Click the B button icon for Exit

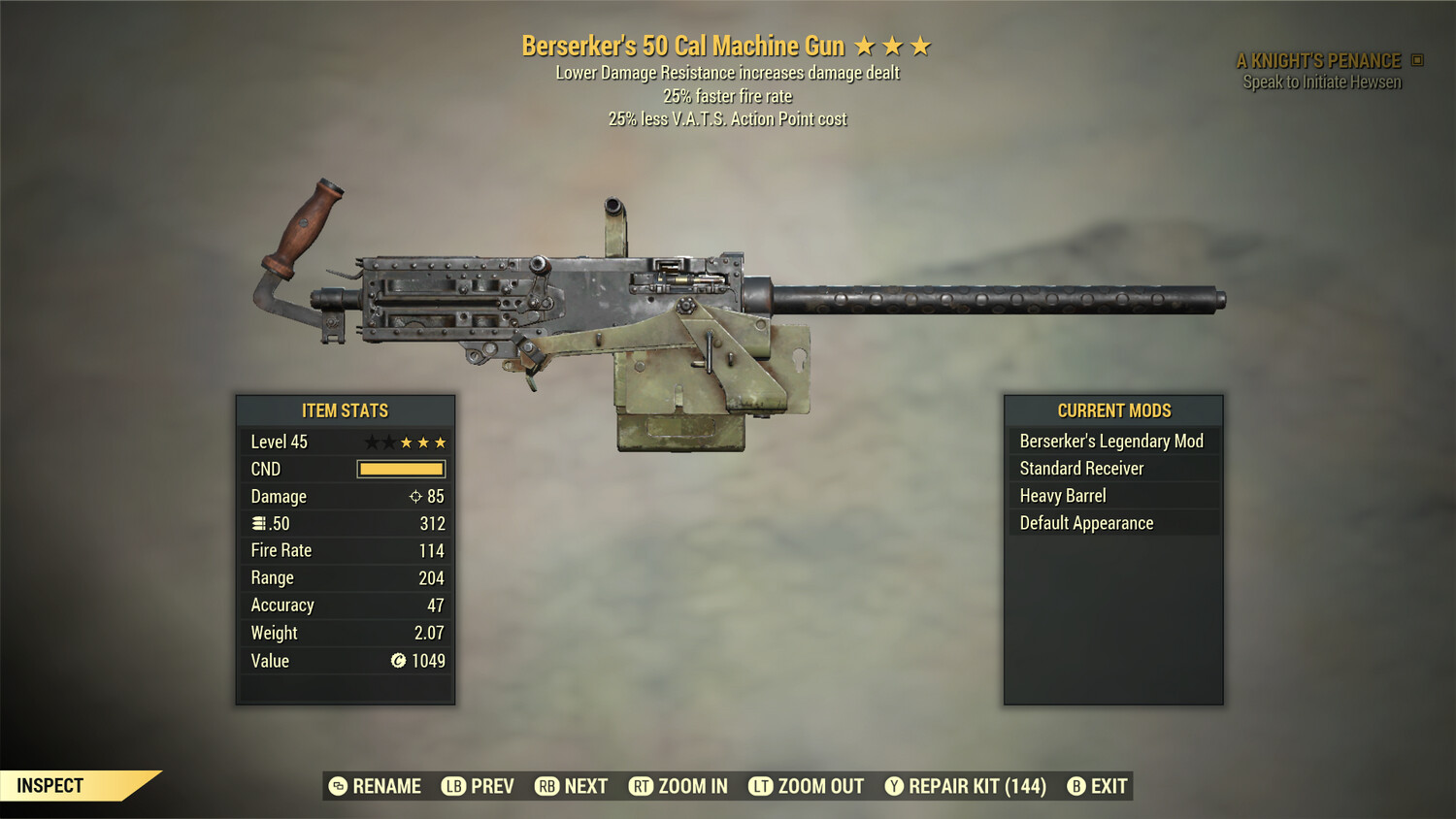coord(1075,786)
